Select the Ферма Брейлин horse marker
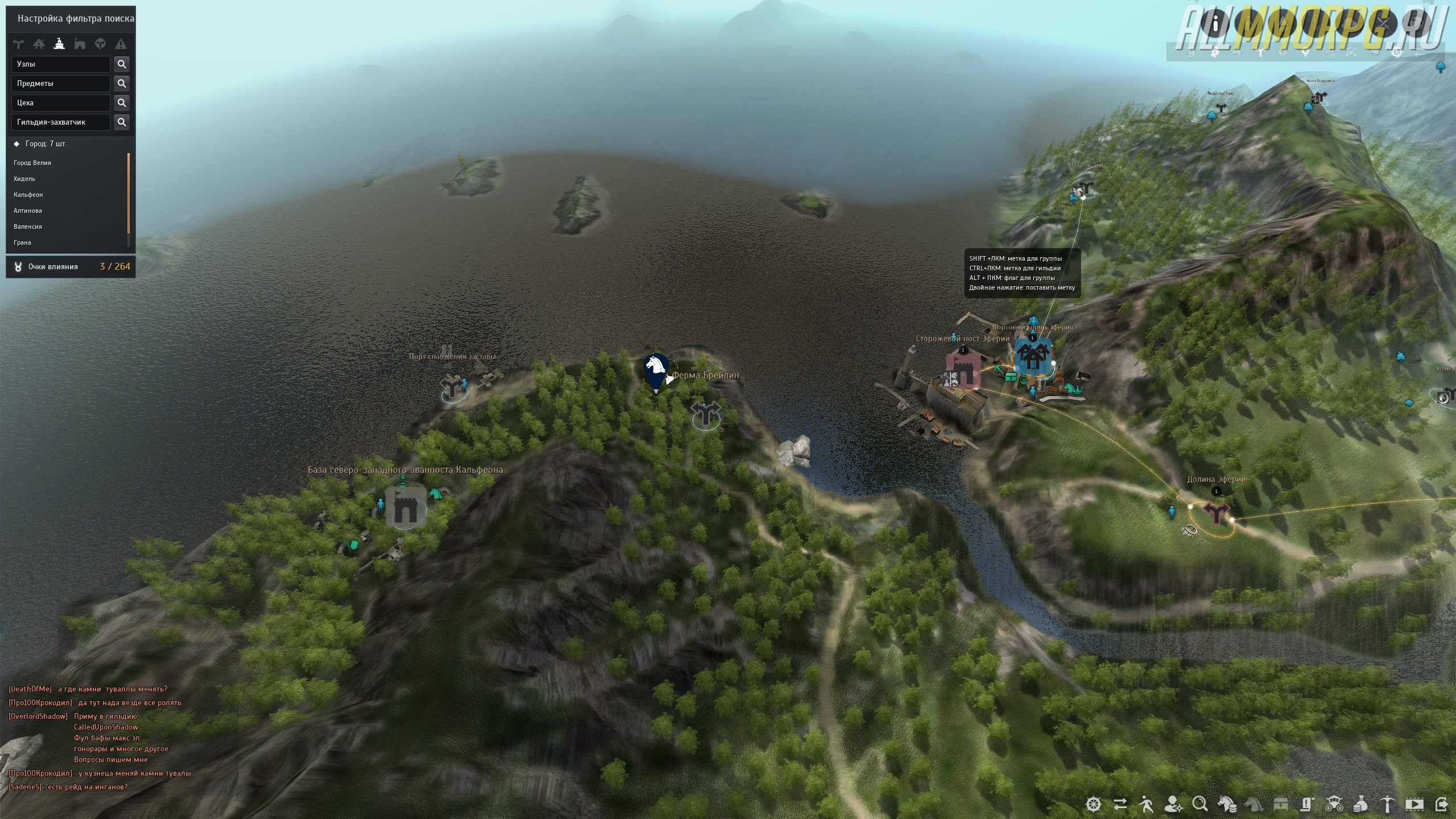 tap(655, 368)
